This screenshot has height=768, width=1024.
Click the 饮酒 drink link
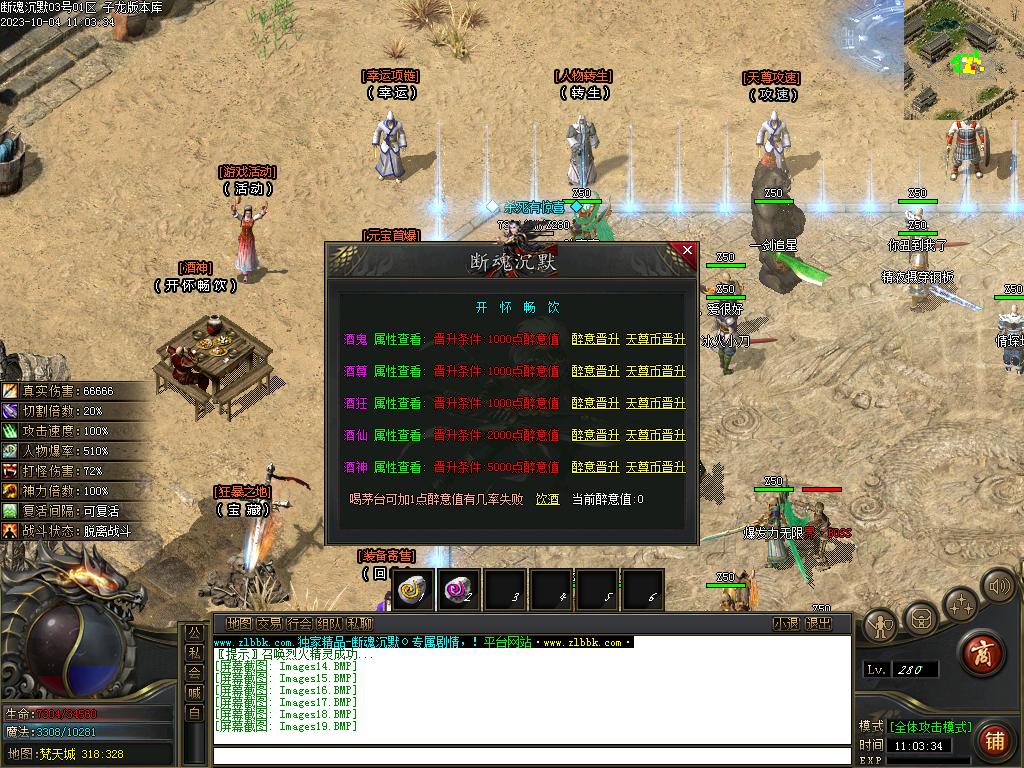tap(547, 499)
